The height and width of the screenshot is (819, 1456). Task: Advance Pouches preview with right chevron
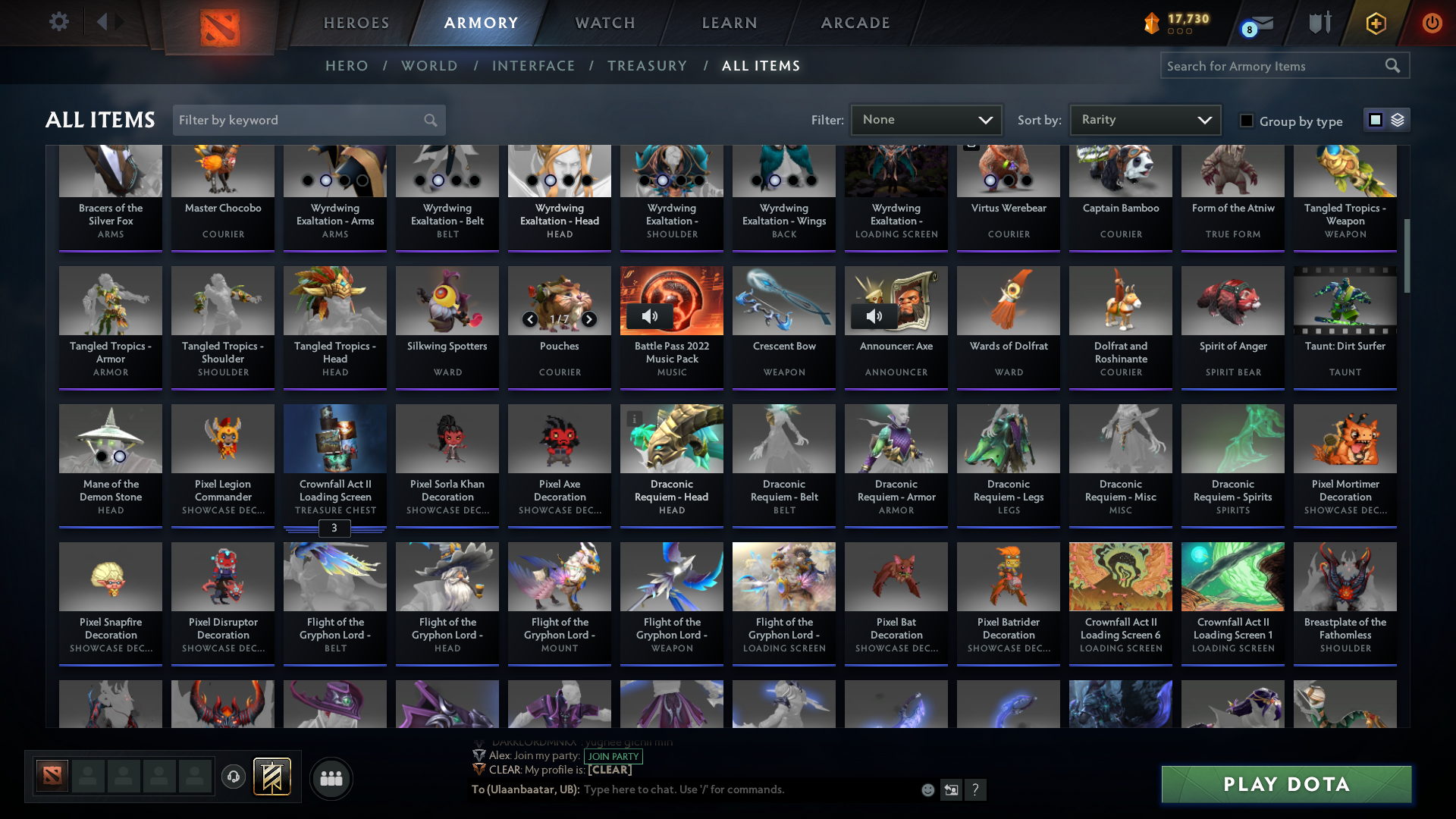pos(588,319)
